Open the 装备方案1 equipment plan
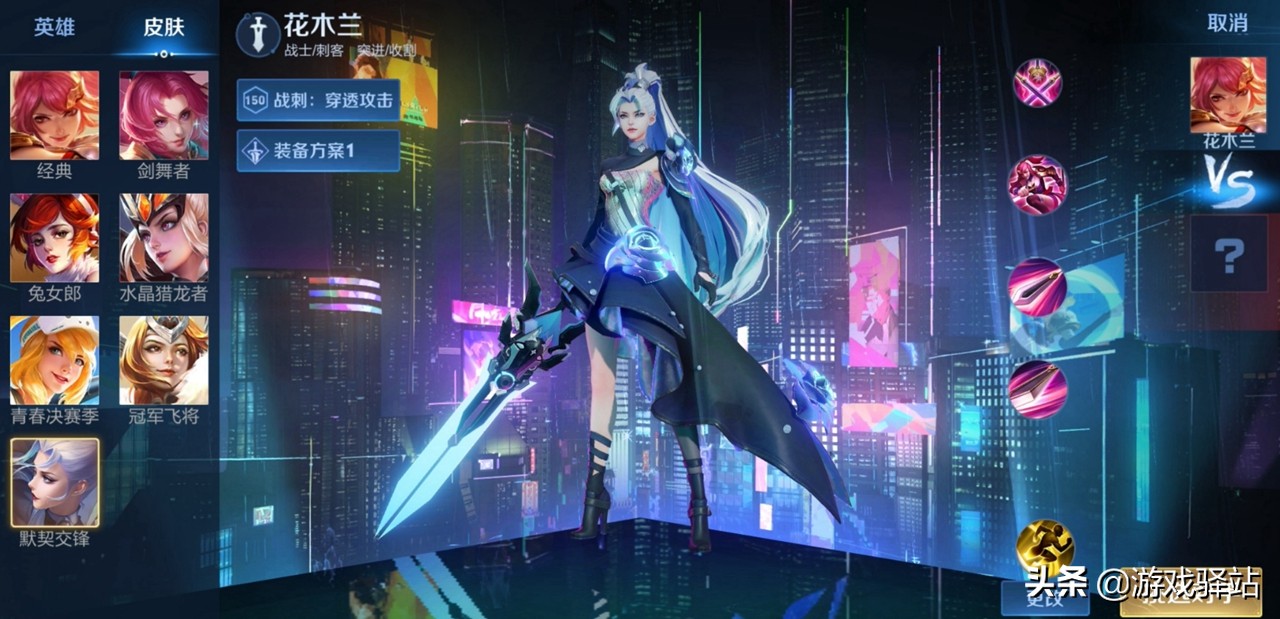This screenshot has width=1280, height=619. tap(318, 151)
